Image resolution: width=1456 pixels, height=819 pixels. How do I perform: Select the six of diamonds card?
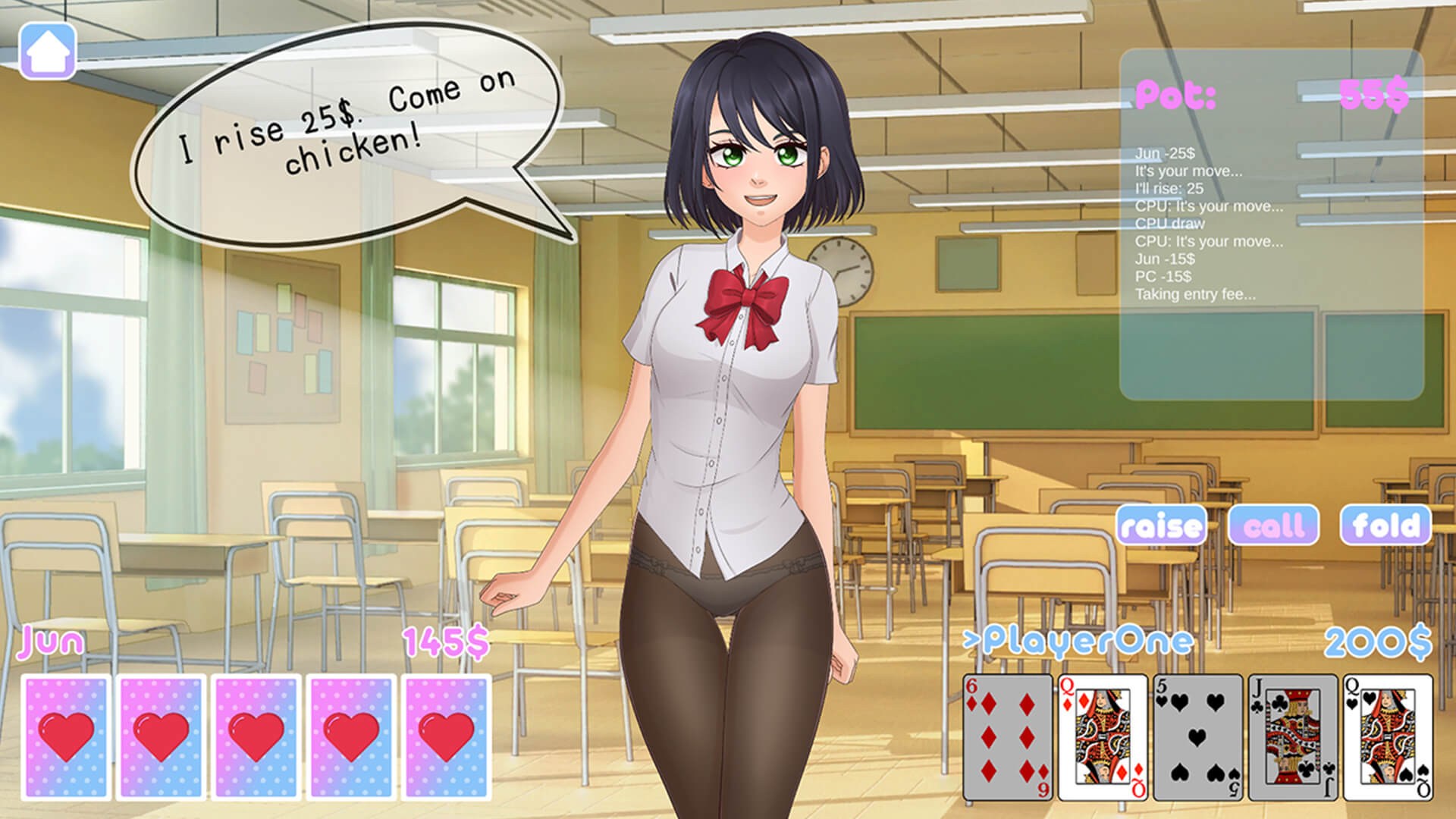(1008, 737)
